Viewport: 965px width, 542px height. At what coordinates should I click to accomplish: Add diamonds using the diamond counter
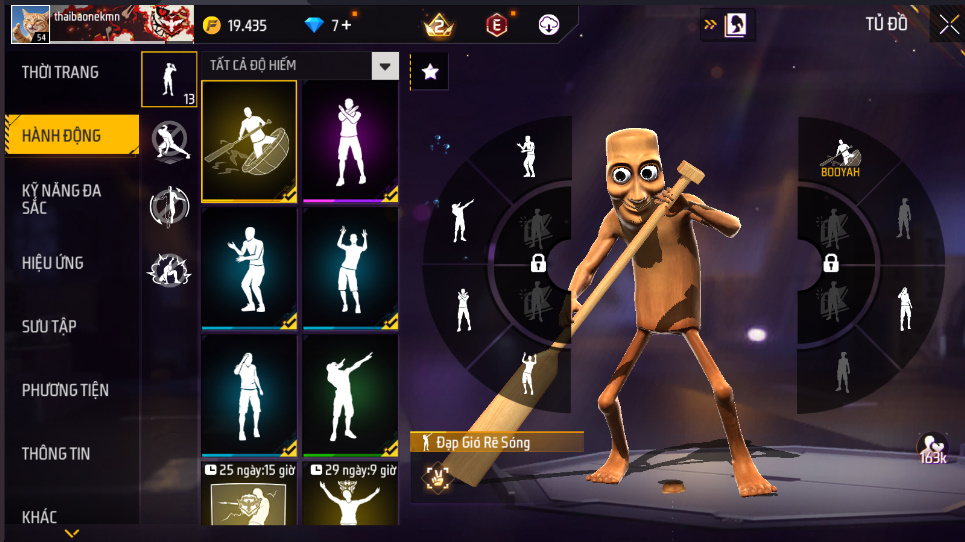pos(329,25)
